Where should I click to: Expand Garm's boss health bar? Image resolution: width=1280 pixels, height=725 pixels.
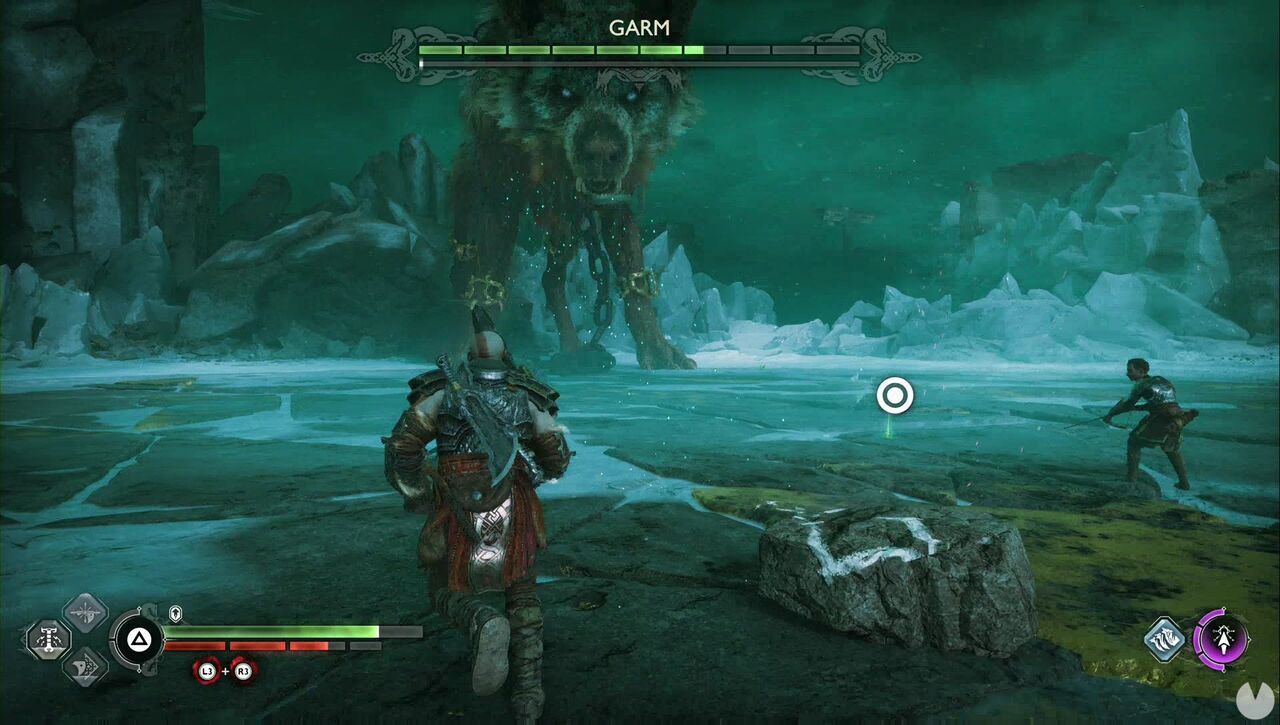point(640,50)
